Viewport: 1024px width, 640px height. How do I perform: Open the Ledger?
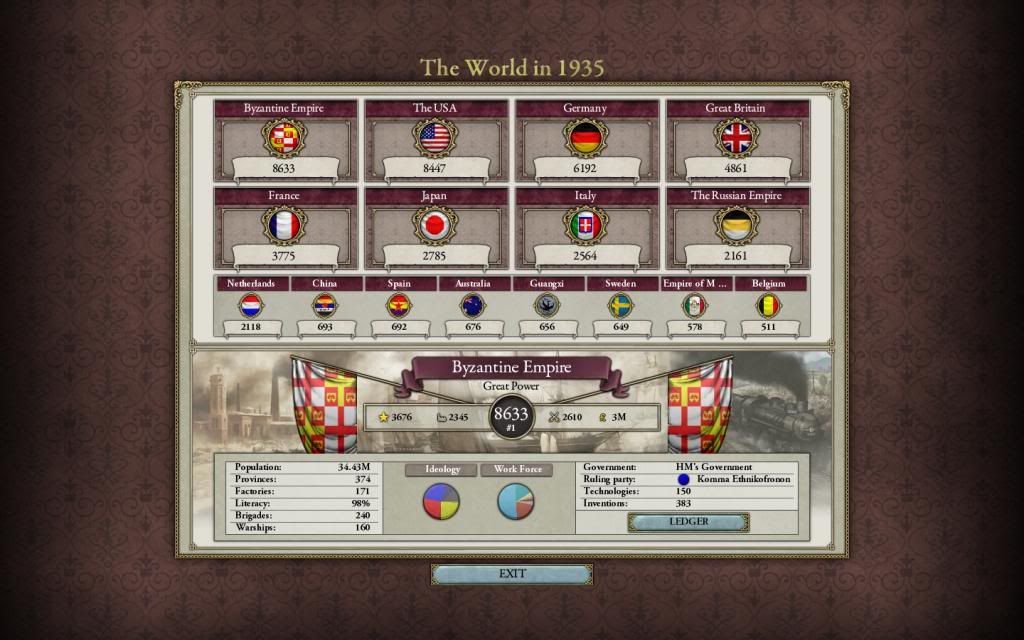point(688,522)
